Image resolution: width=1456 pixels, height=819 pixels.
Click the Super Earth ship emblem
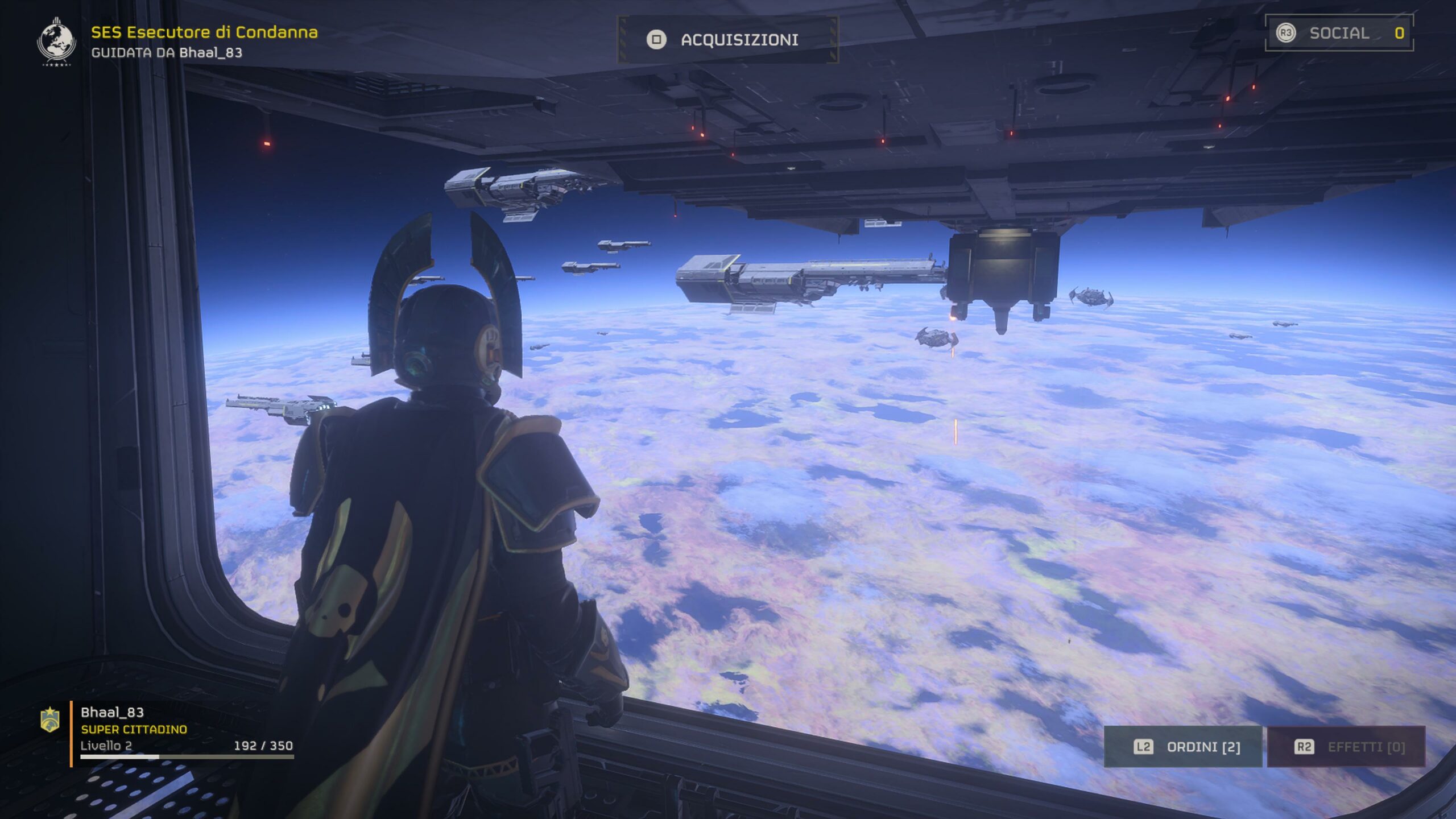56,42
